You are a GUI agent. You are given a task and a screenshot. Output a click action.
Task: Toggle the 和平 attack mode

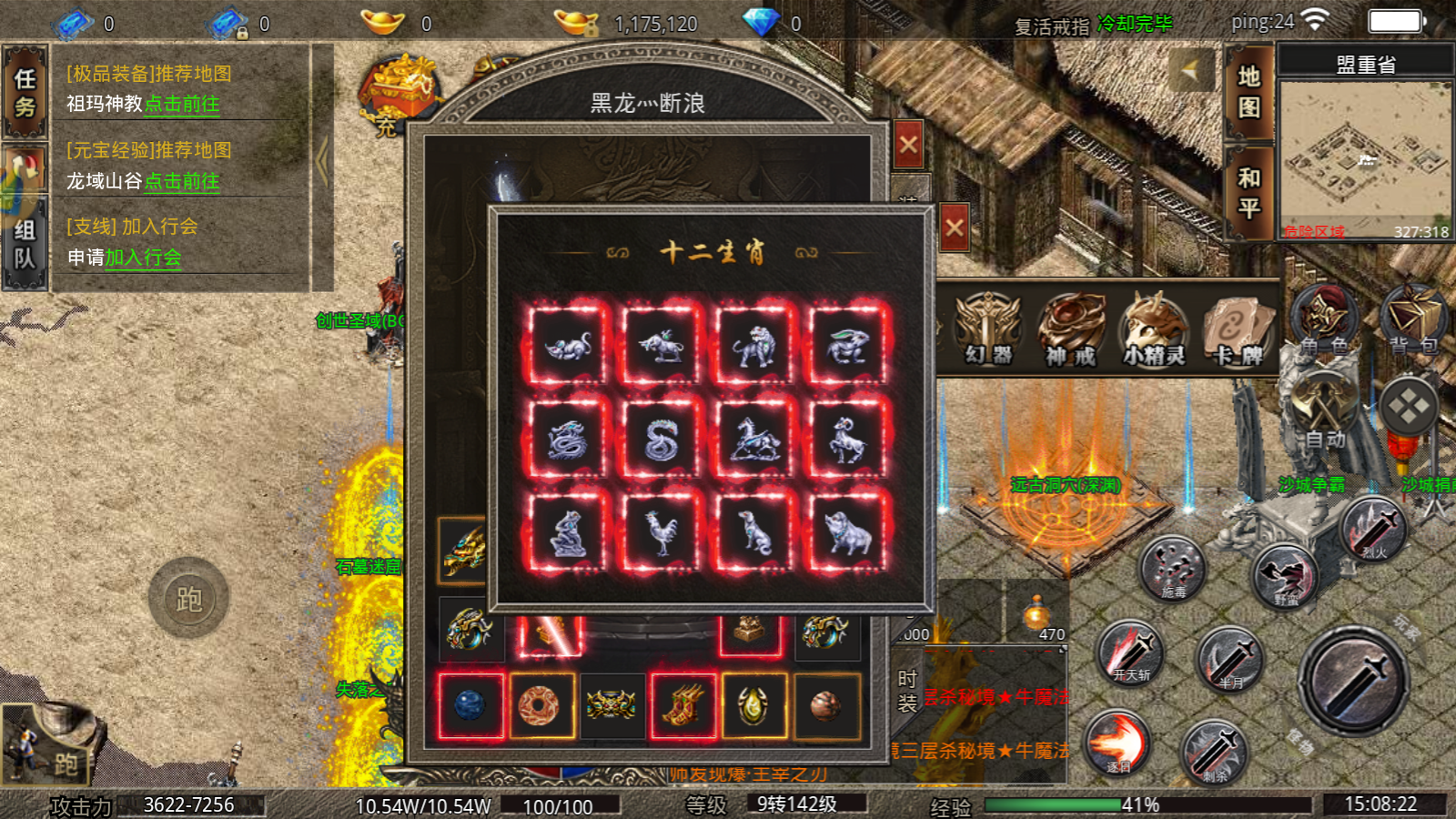coord(1249,192)
